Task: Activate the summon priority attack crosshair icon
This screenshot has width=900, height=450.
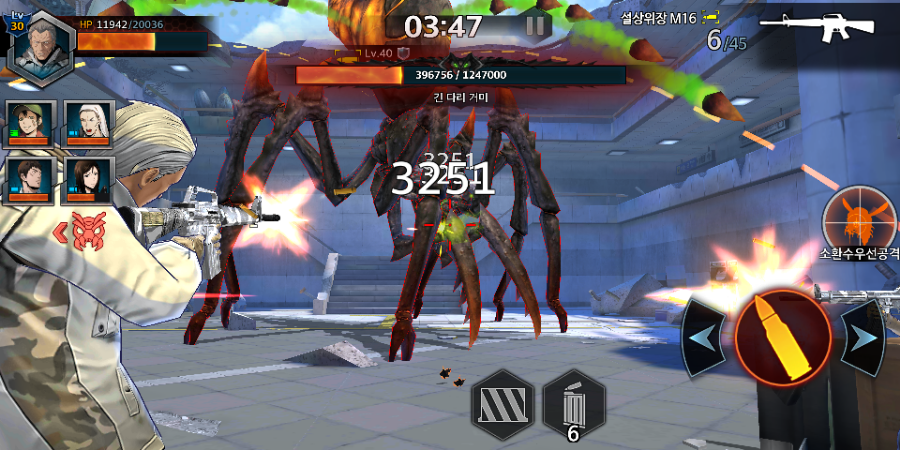Action: click(857, 217)
